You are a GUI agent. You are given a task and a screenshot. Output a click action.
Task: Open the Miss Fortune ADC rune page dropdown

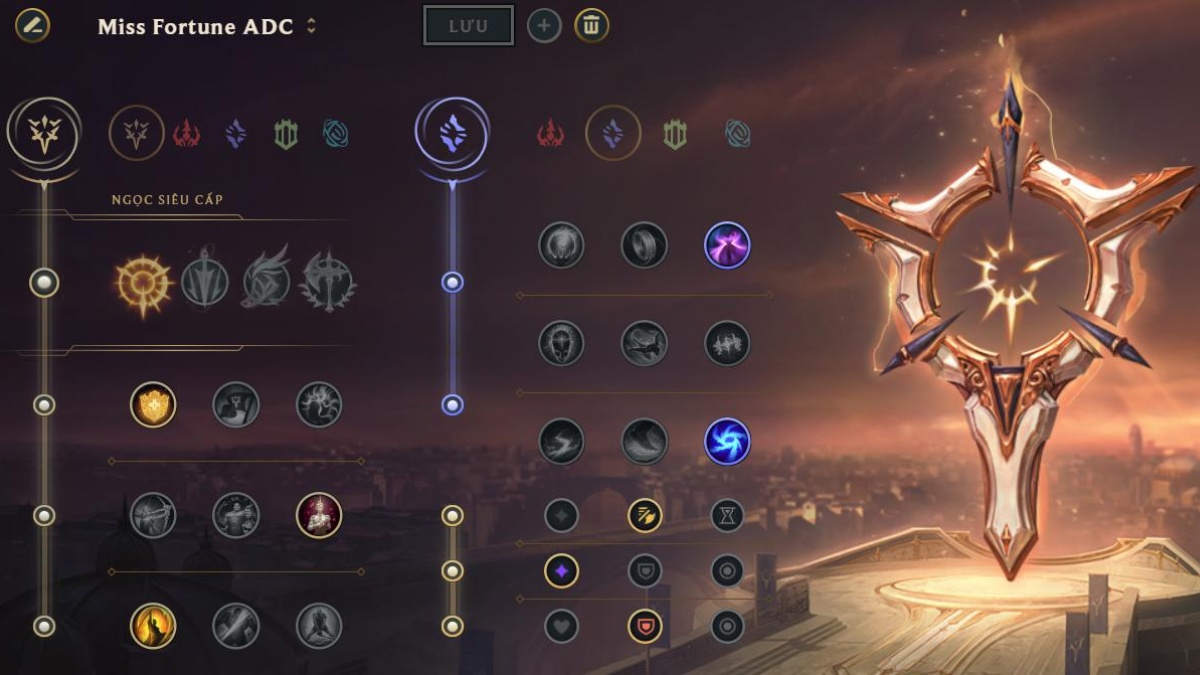coord(311,27)
